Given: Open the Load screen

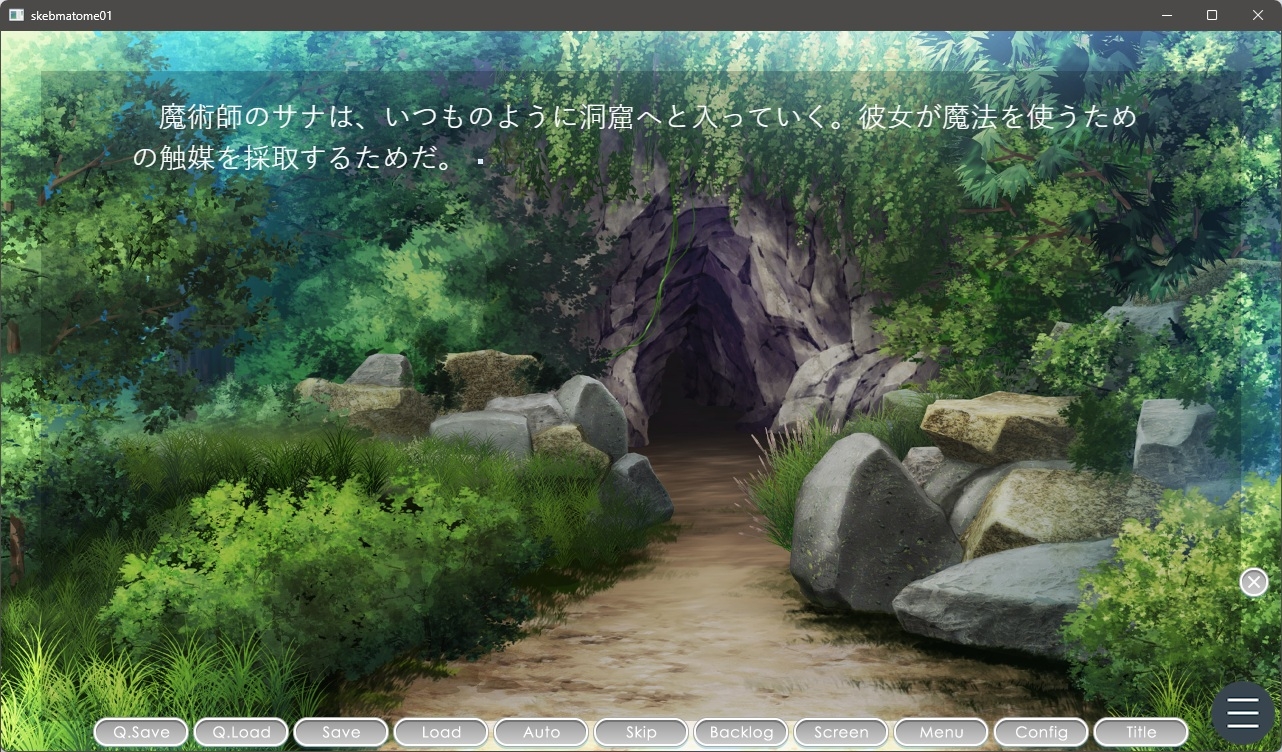Looking at the screenshot, I should coord(440,732).
